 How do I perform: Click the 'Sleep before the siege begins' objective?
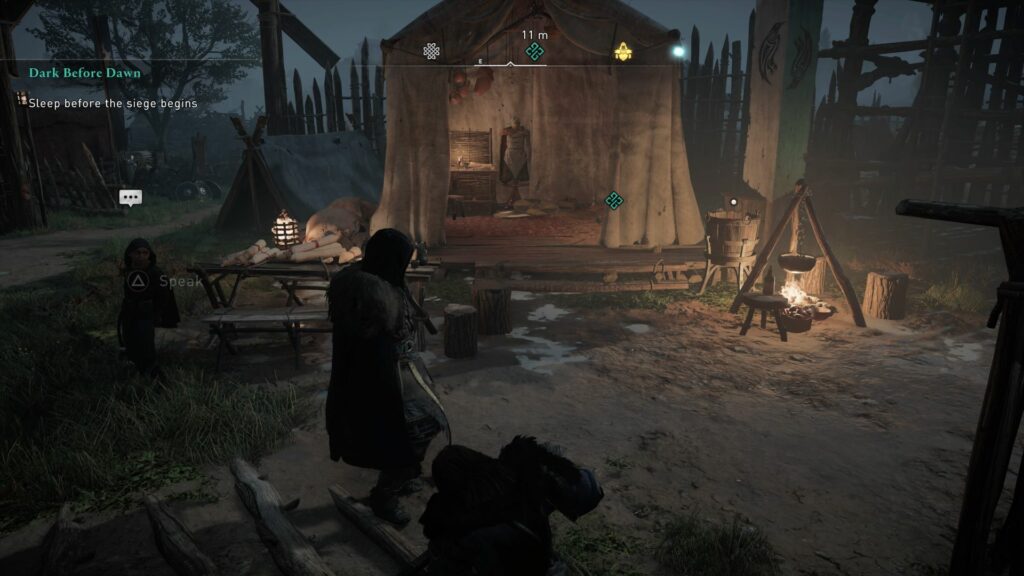tap(112, 103)
